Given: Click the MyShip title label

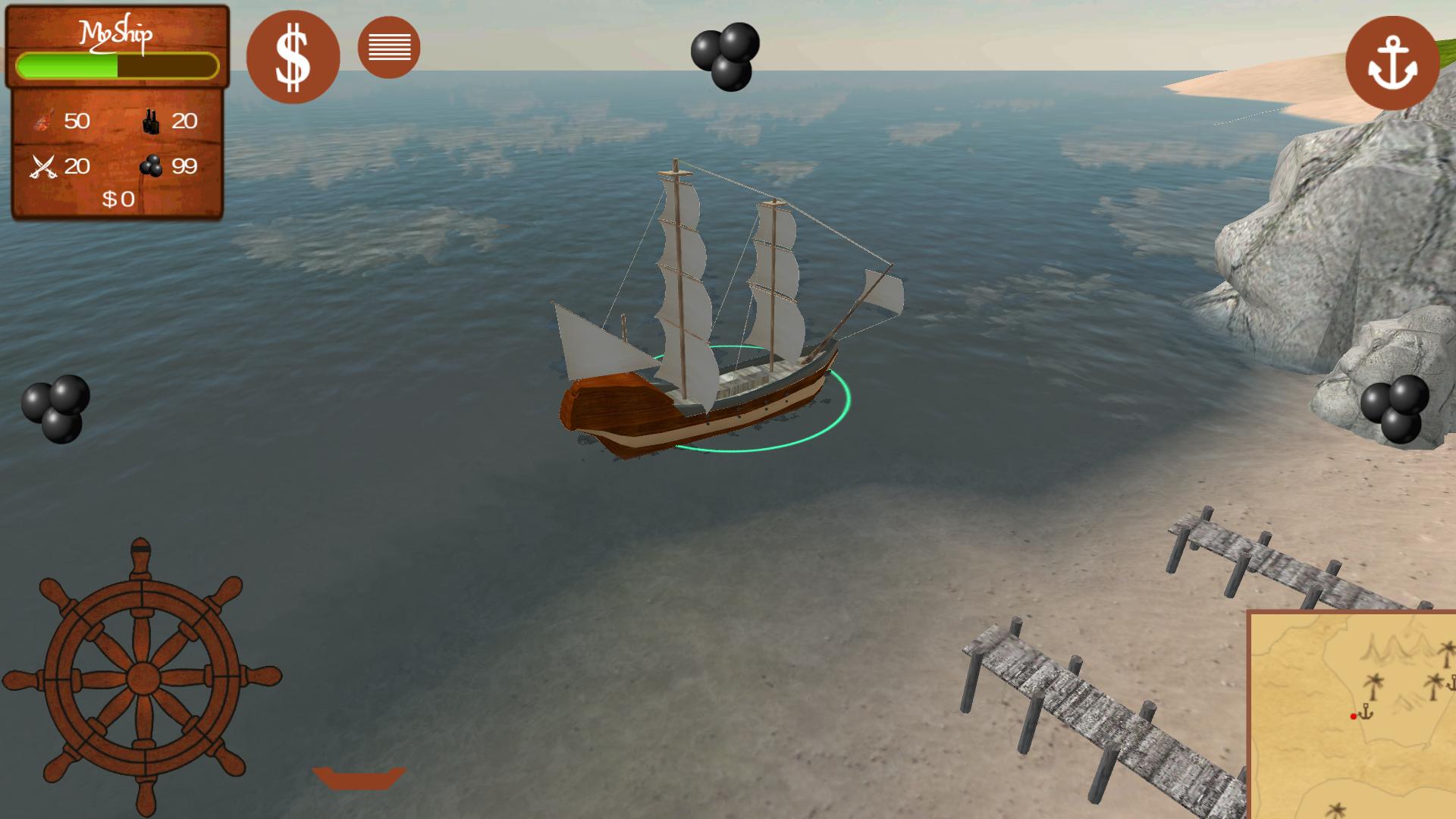Looking at the screenshot, I should pyautogui.click(x=118, y=32).
